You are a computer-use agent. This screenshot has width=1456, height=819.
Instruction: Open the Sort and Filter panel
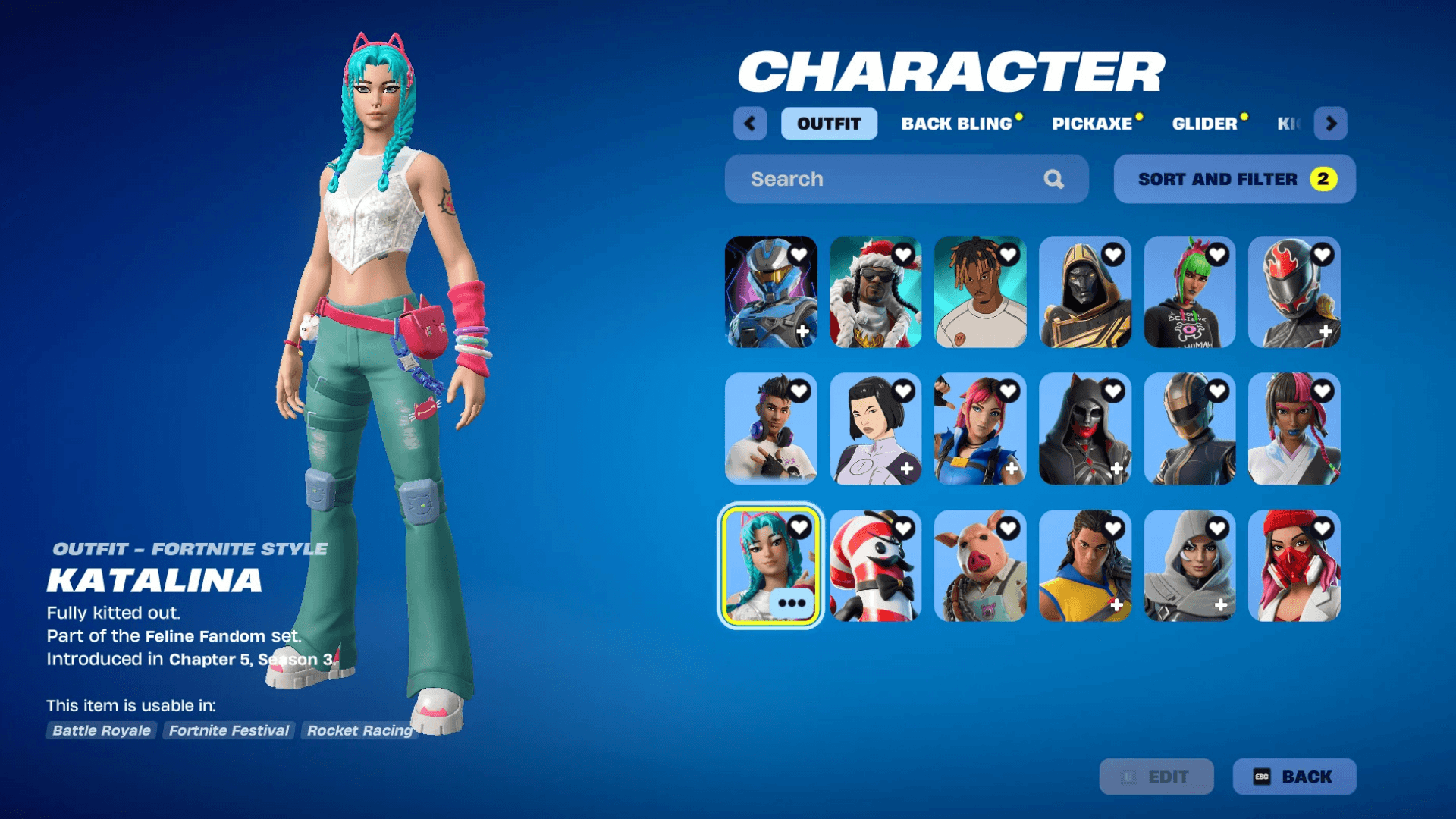(1233, 179)
